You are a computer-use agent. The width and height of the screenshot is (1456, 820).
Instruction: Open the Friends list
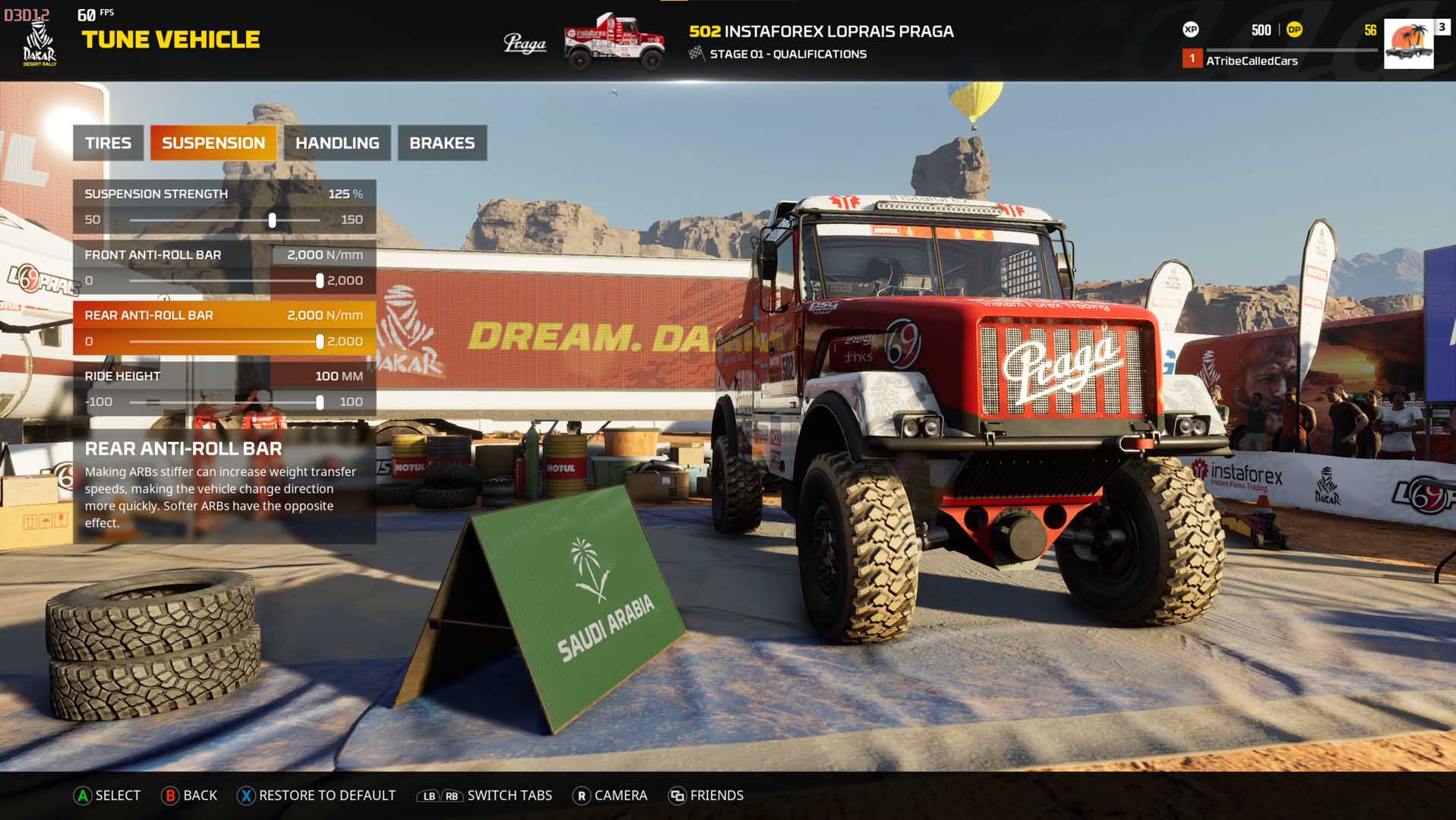click(x=706, y=795)
